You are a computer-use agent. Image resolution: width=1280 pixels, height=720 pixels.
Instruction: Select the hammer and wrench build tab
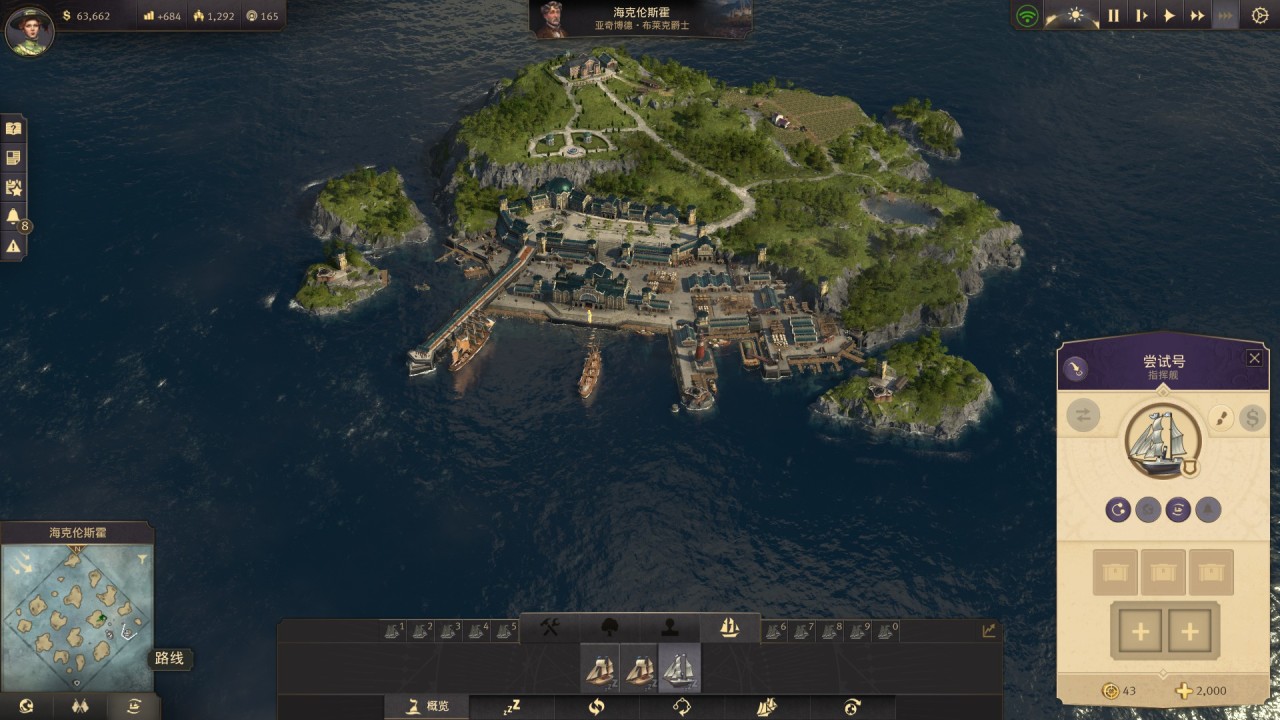[550, 627]
